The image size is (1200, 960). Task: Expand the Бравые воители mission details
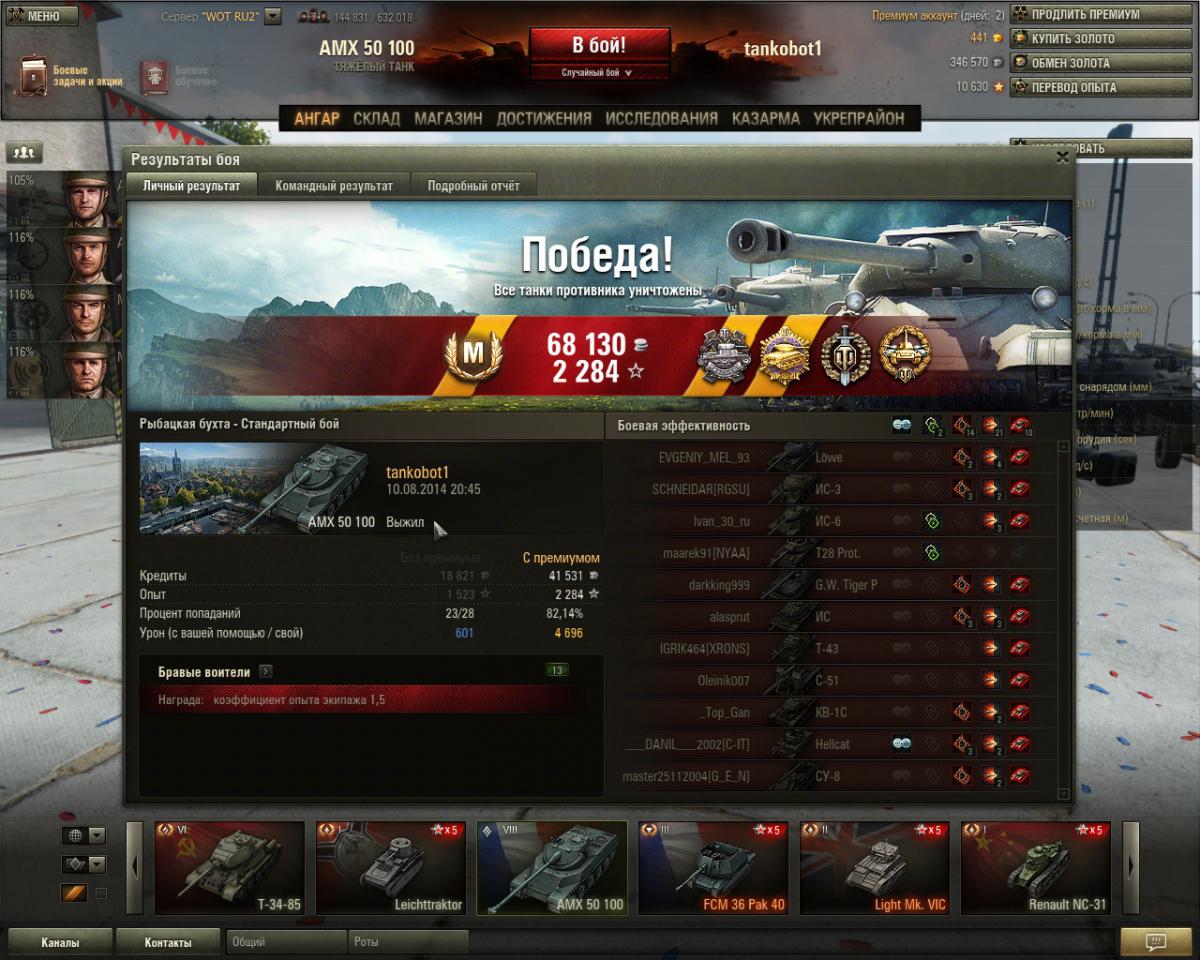(x=266, y=672)
